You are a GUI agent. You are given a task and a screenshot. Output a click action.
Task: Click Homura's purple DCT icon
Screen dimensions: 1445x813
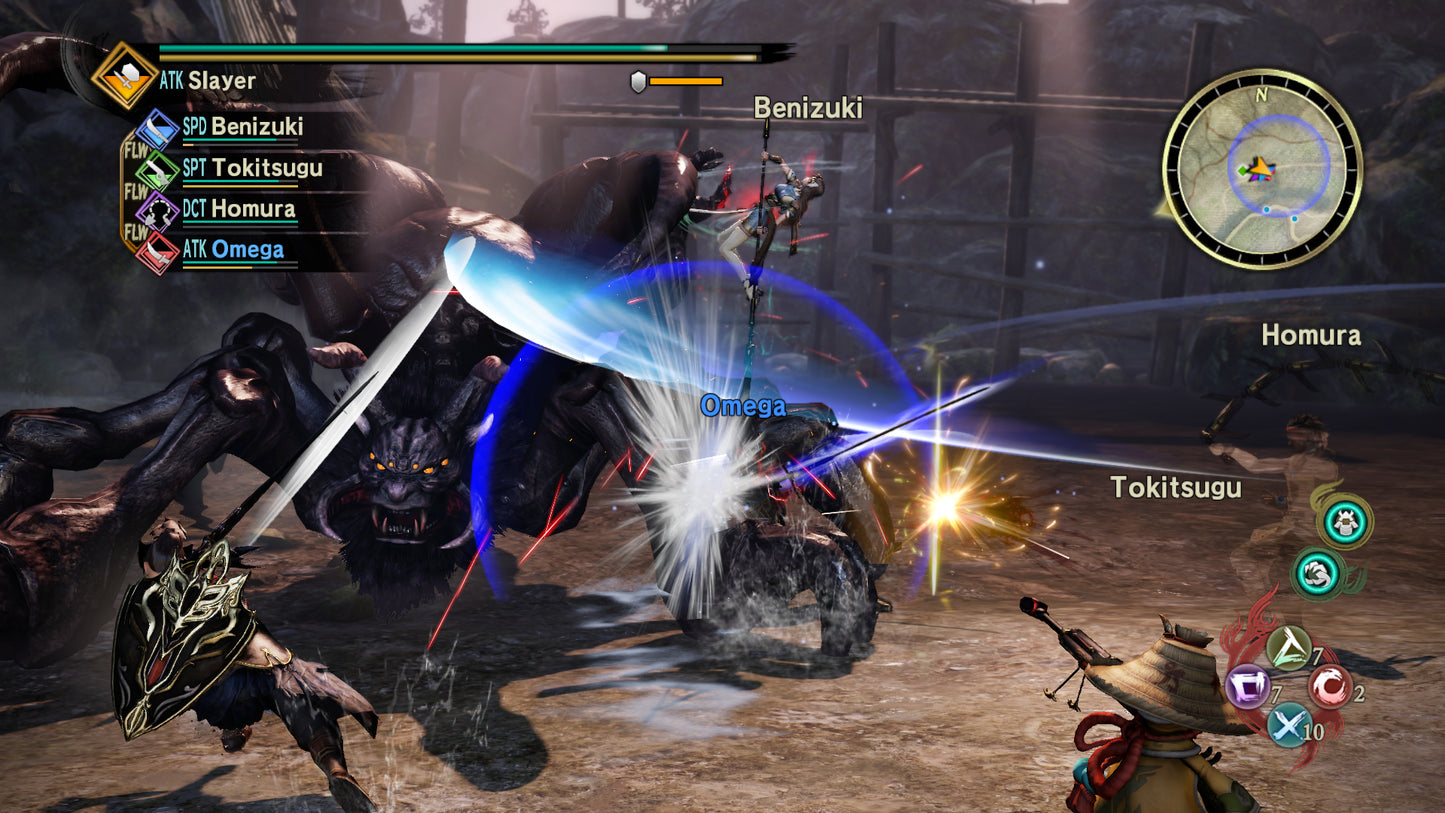pyautogui.click(x=157, y=212)
